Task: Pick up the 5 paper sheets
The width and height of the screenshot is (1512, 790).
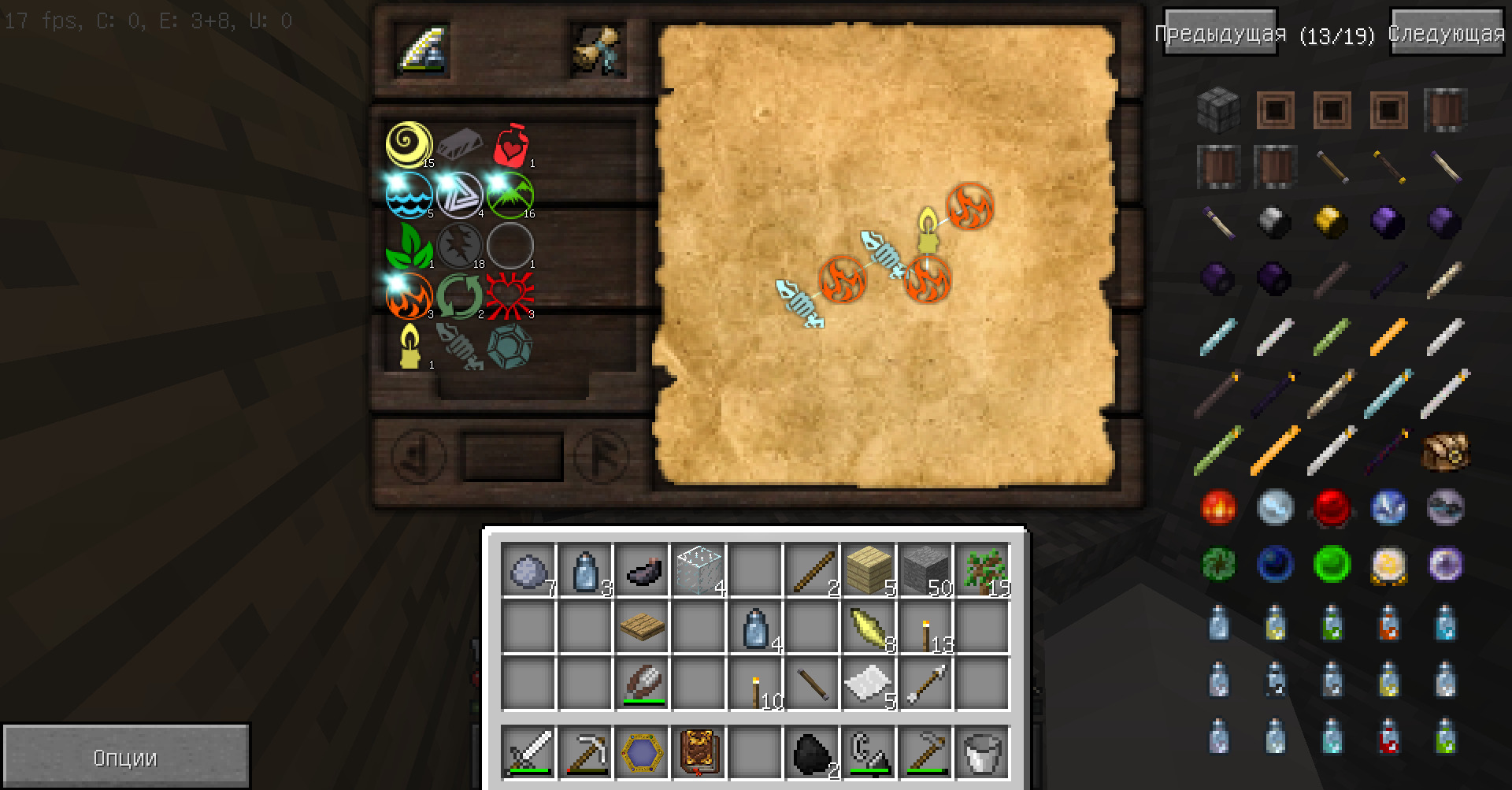Action: (x=869, y=684)
